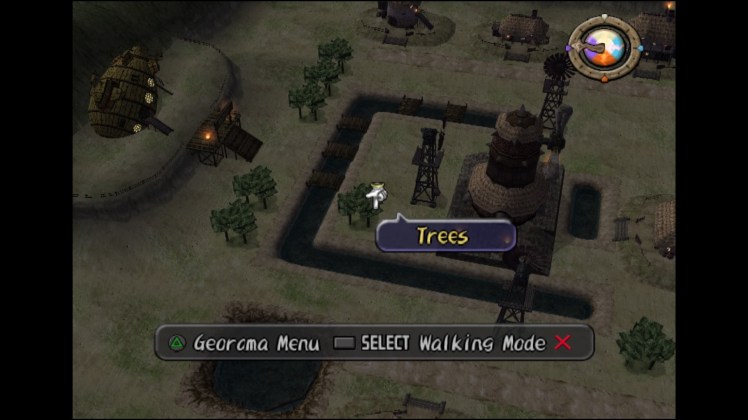The width and height of the screenshot is (748, 420).
Task: Click the day-night clock dial
Action: (604, 46)
